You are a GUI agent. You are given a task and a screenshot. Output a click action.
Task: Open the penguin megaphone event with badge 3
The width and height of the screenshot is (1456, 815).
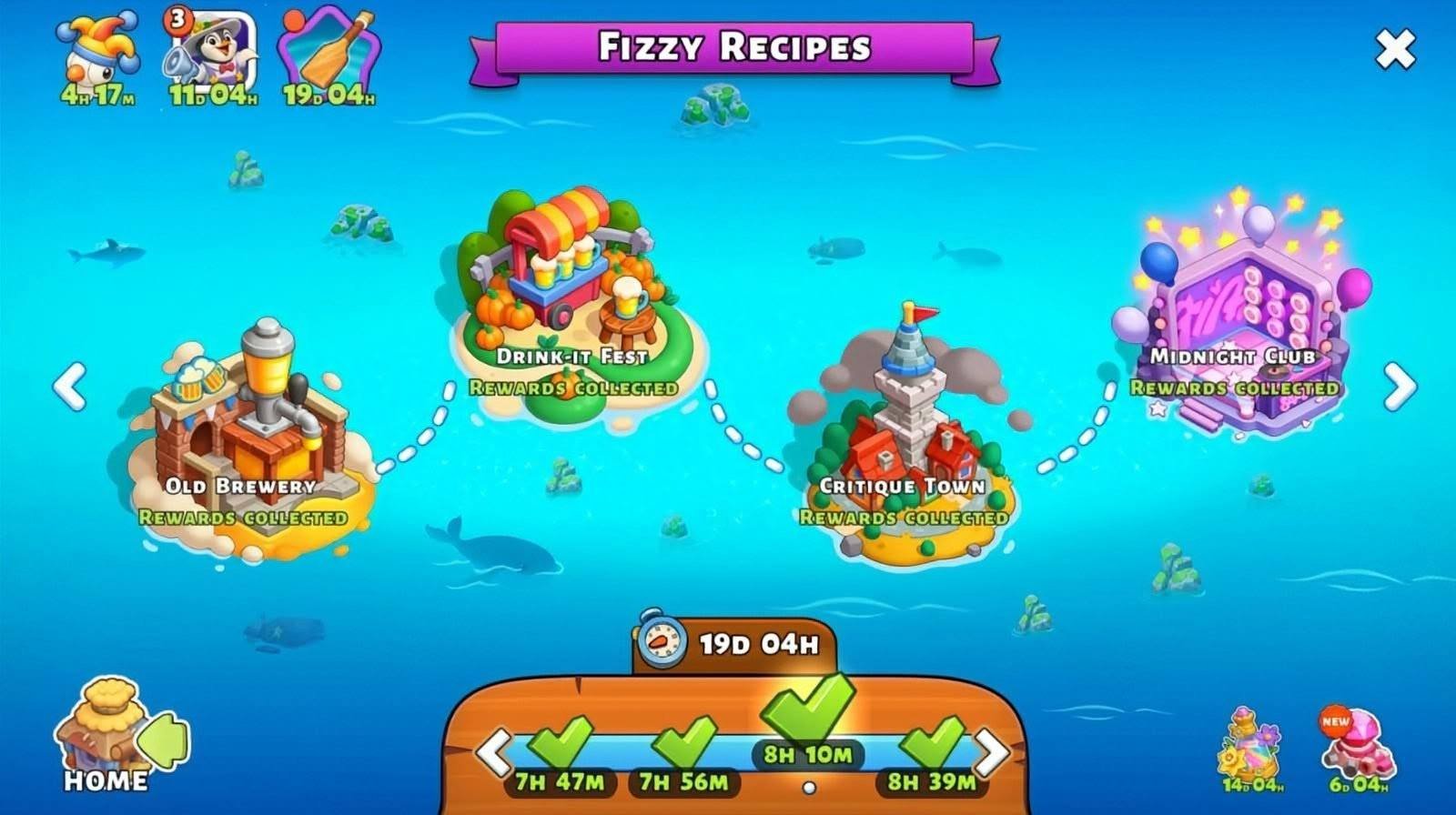click(212, 55)
